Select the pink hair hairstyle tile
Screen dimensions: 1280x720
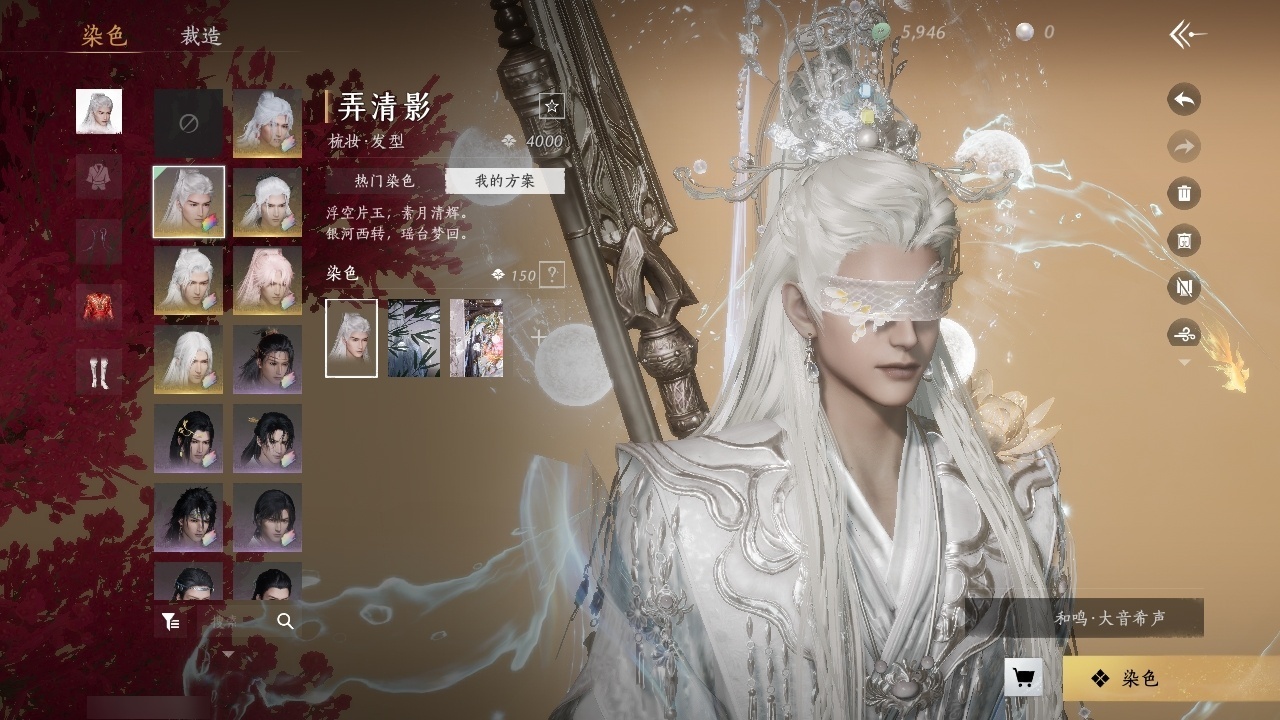click(268, 280)
